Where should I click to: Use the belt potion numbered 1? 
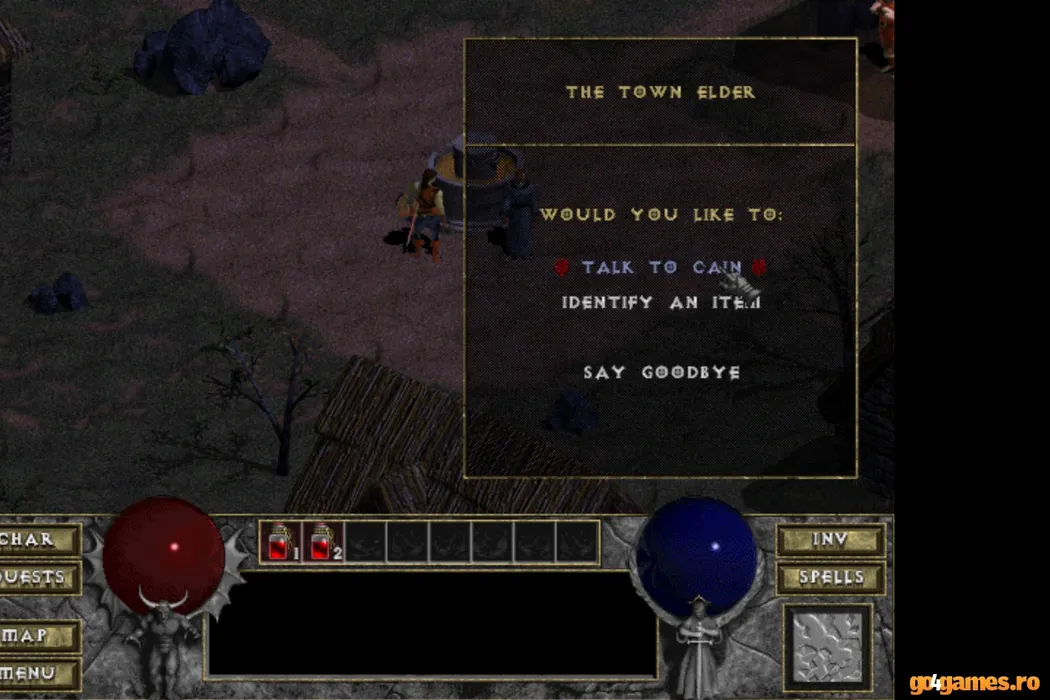pos(279,542)
